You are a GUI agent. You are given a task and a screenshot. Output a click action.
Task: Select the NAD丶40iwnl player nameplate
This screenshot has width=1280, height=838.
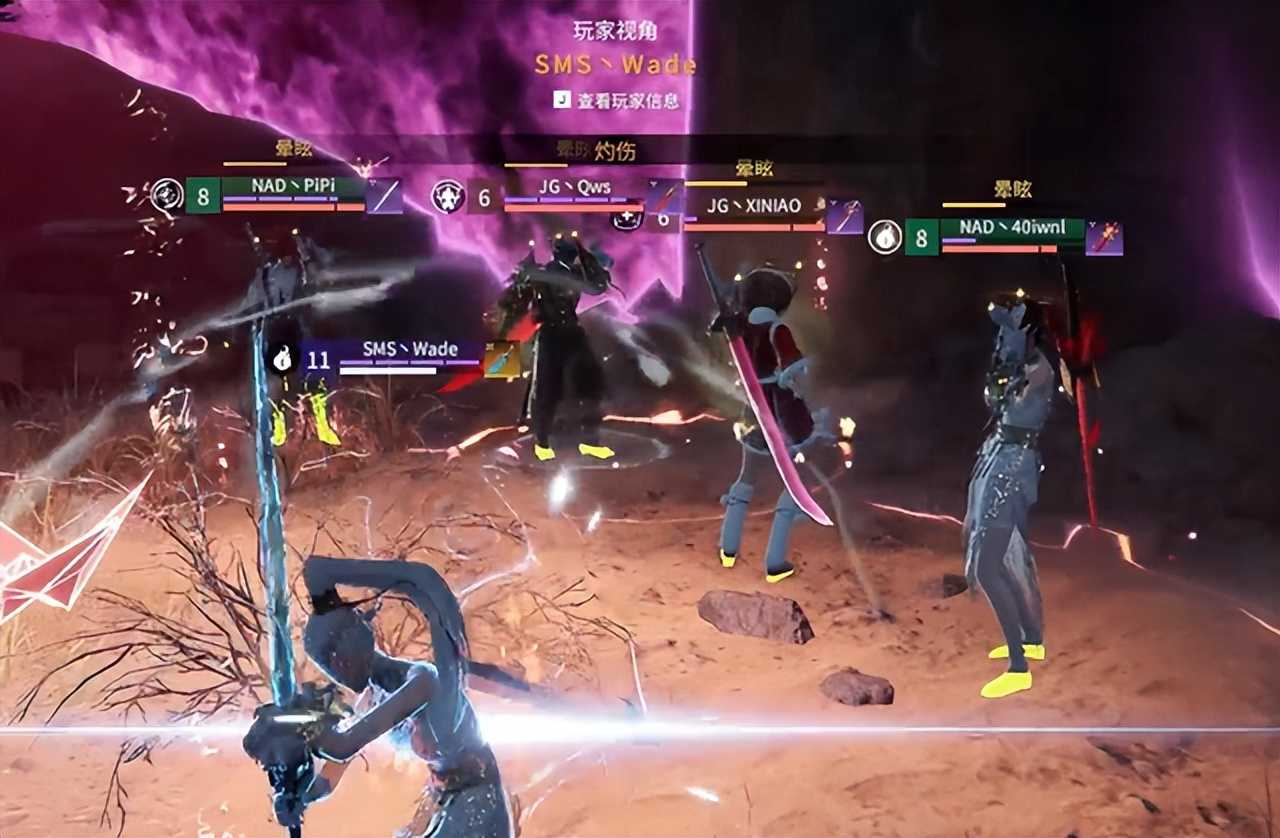(1011, 228)
